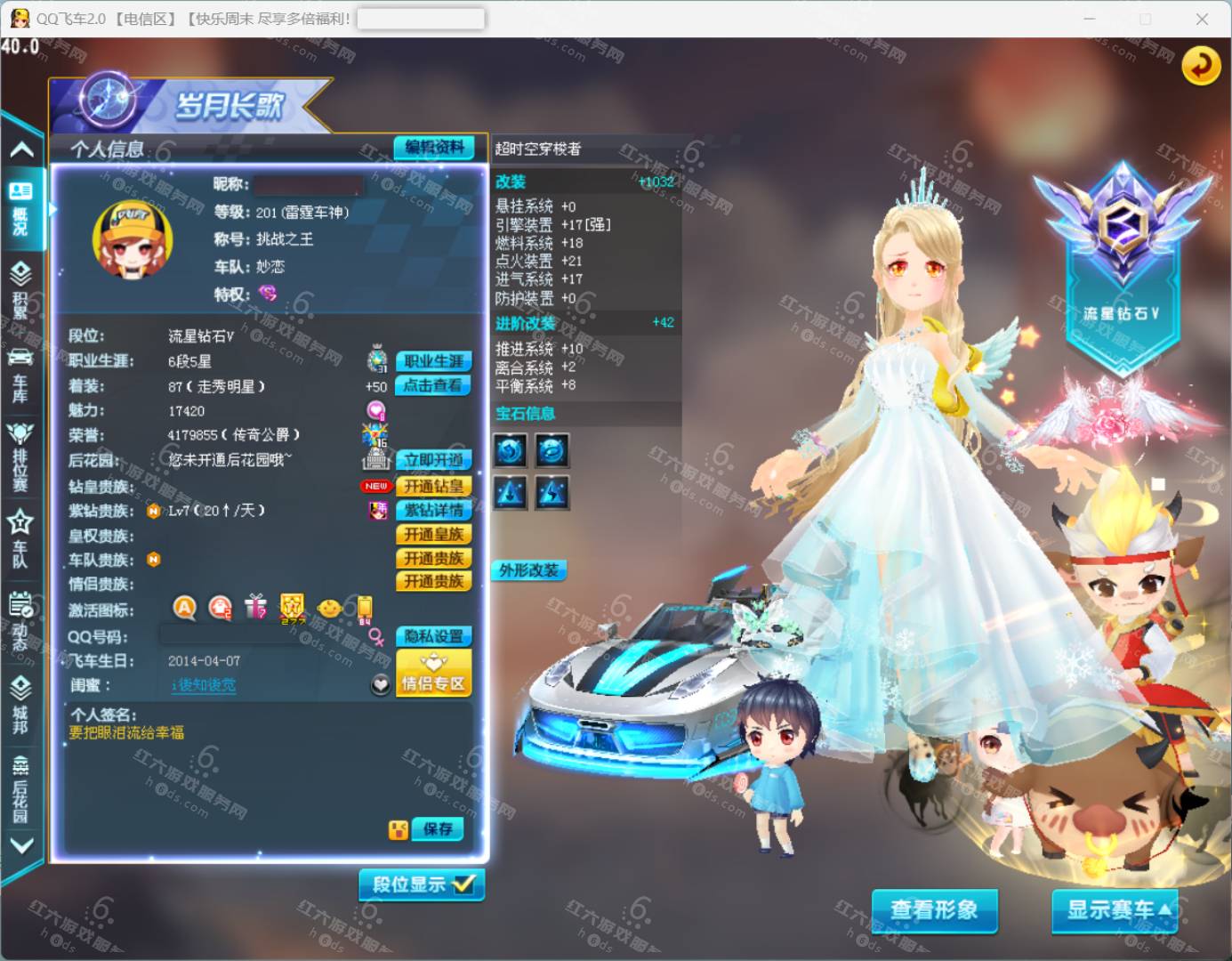Viewport: 1232px width, 961px height.
Task: Open 隐私设置 privacy settings
Action: [x=433, y=636]
